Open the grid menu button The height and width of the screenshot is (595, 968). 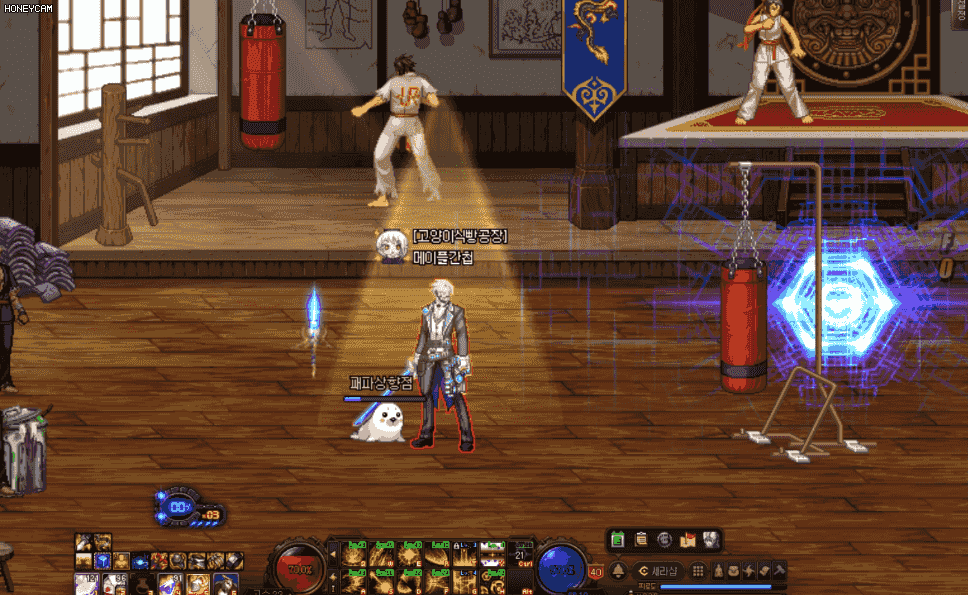(698, 571)
